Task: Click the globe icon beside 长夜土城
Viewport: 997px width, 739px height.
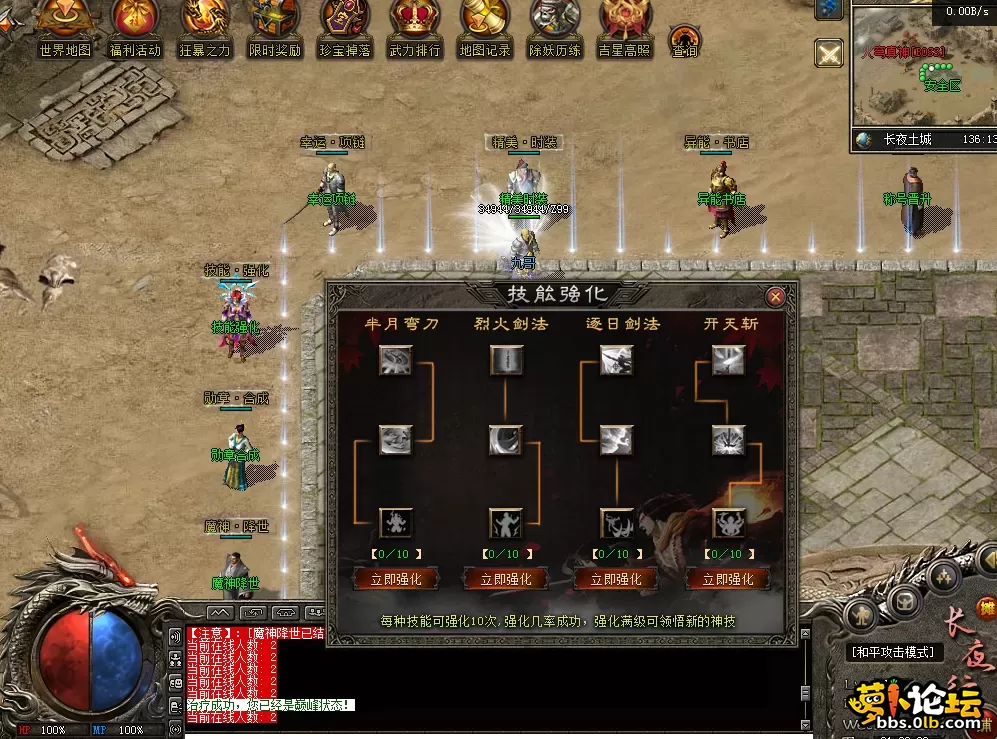Action: [866, 140]
